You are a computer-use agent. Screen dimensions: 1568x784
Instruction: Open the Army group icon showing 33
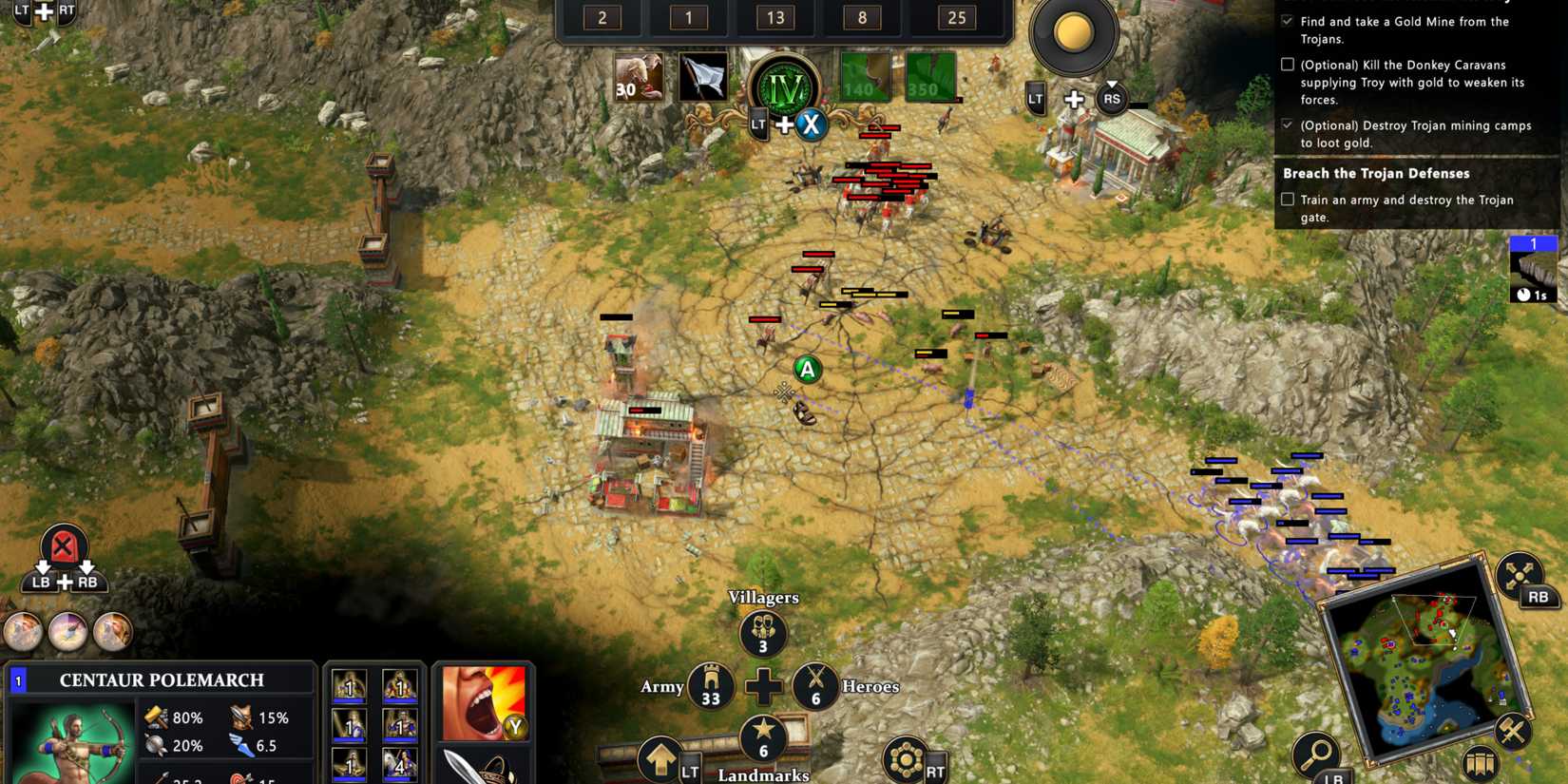click(712, 686)
